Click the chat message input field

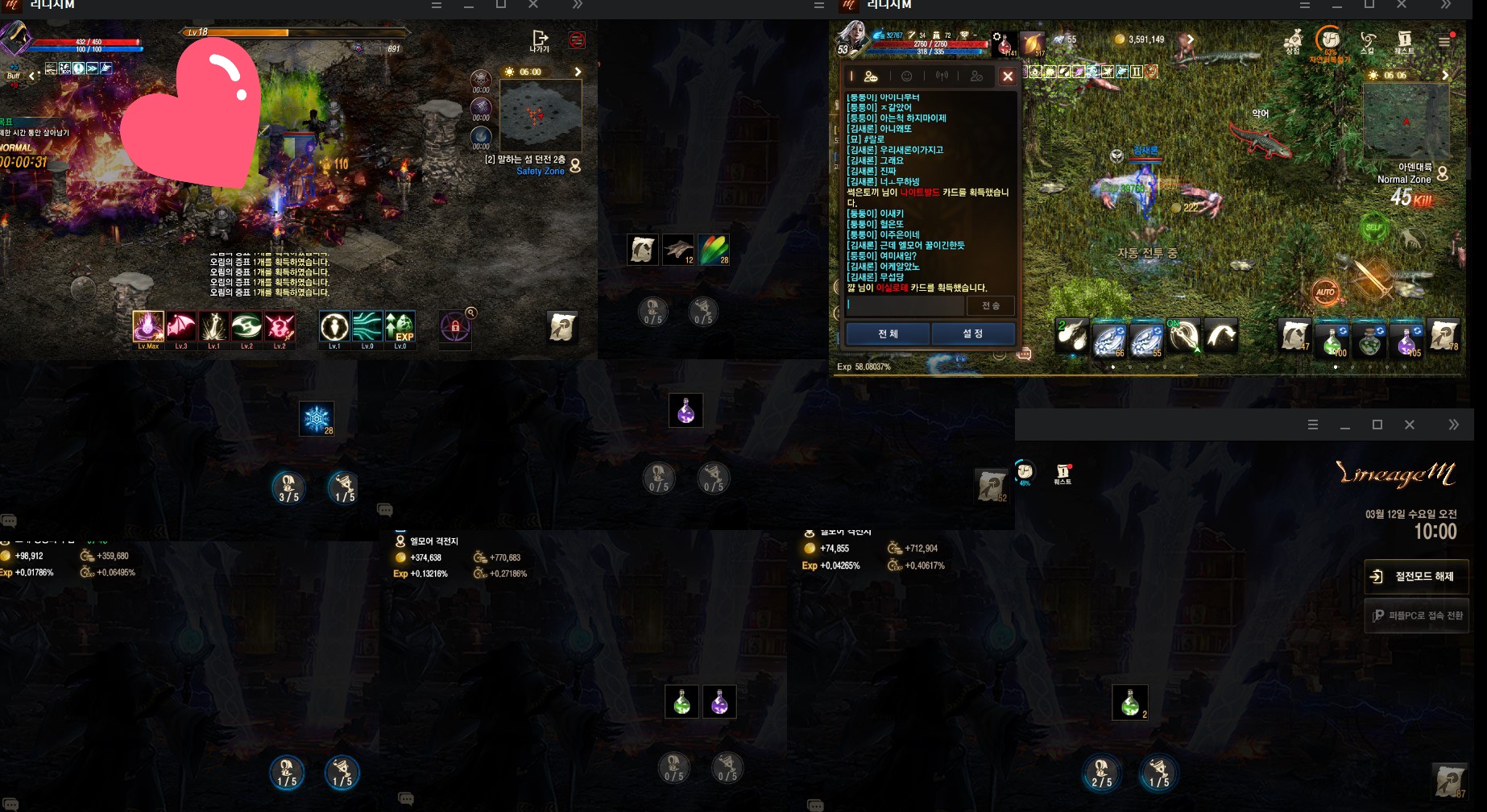coord(902,306)
